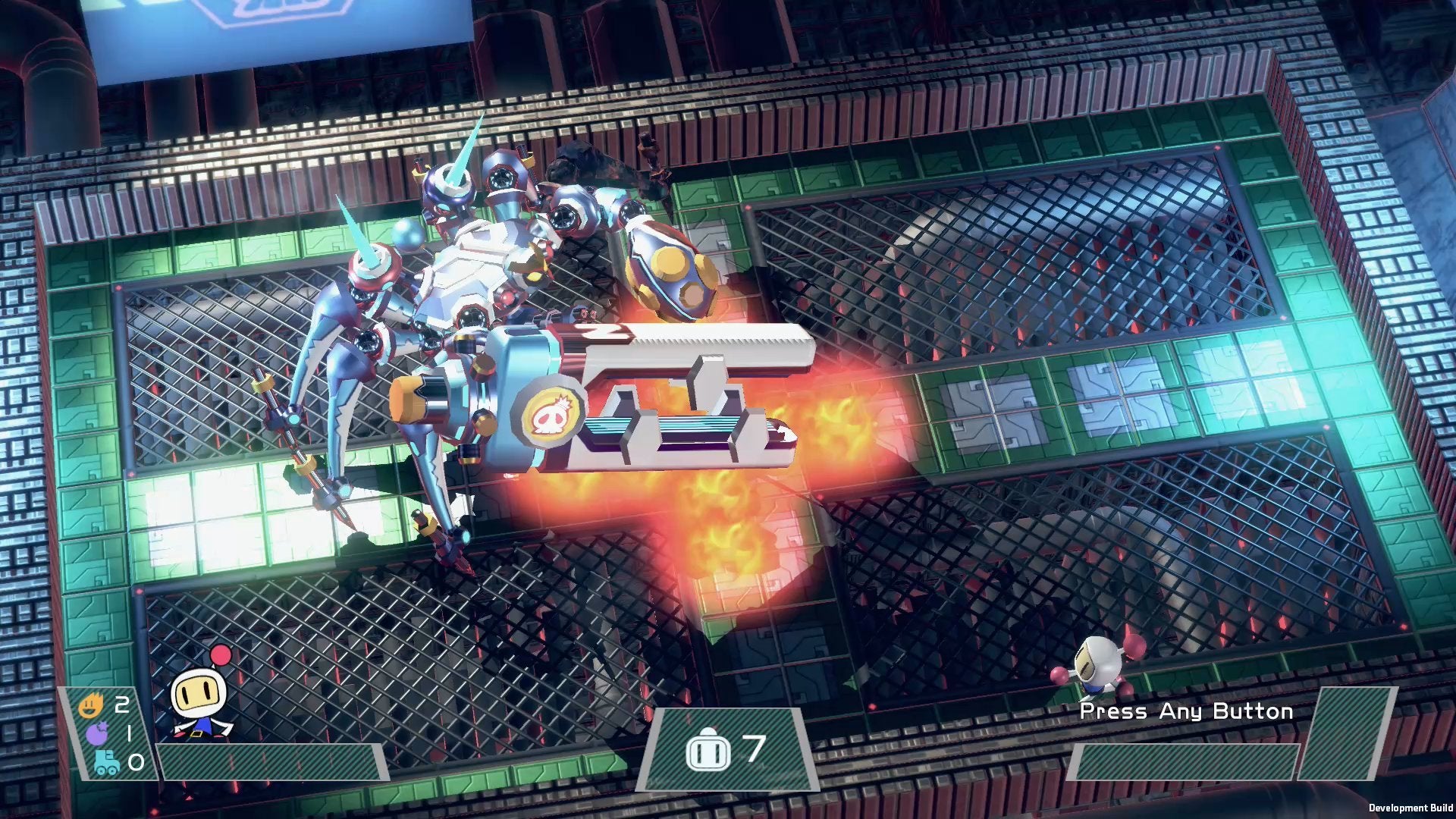
Task: Select the orange fire power-up icon
Action: [91, 705]
